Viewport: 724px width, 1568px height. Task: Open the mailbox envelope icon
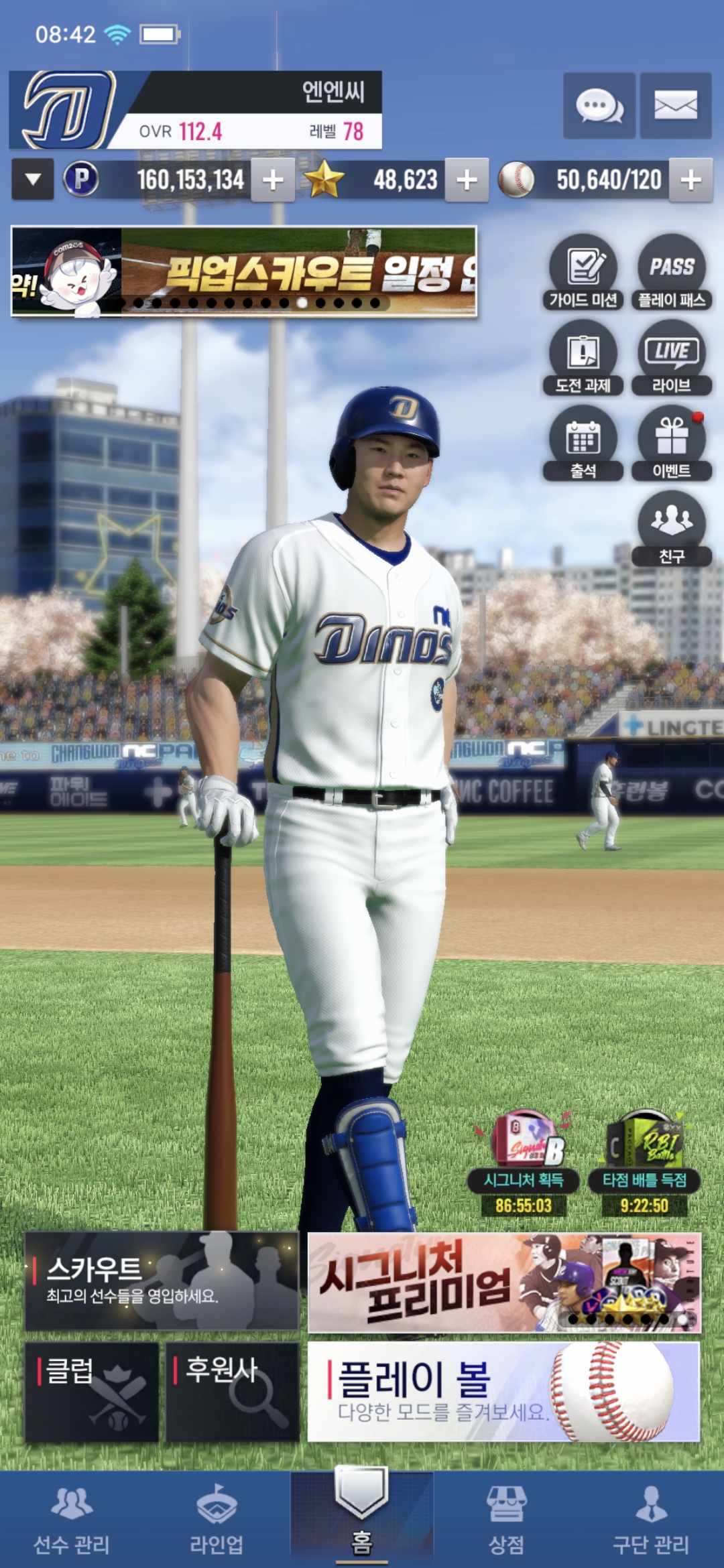[x=675, y=106]
